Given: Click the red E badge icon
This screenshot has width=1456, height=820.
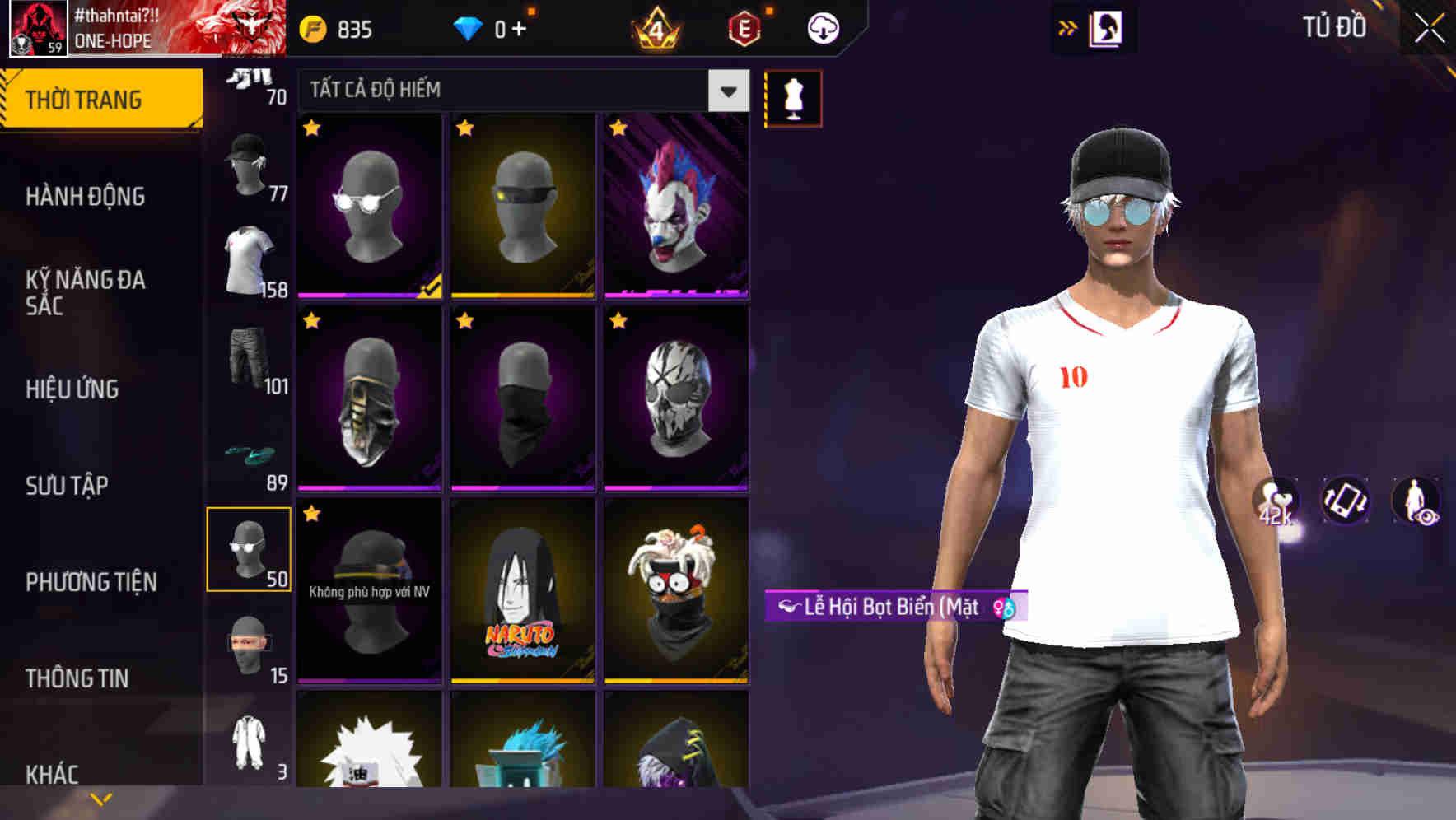Looking at the screenshot, I should (x=742, y=26).
